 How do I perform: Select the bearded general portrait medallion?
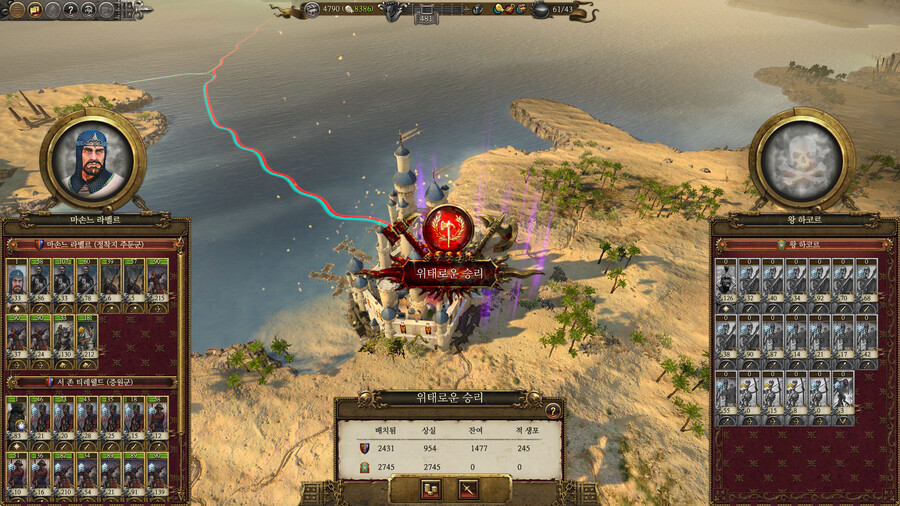point(92,160)
